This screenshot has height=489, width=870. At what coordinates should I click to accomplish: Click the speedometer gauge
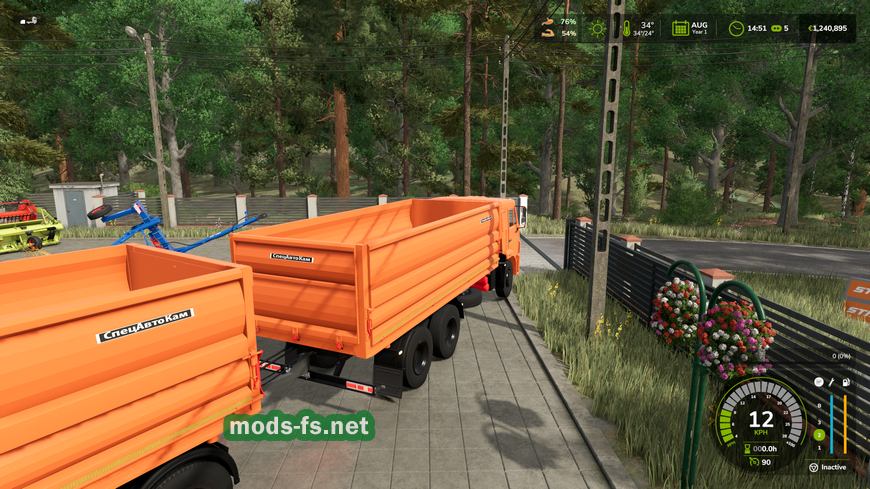point(761,416)
